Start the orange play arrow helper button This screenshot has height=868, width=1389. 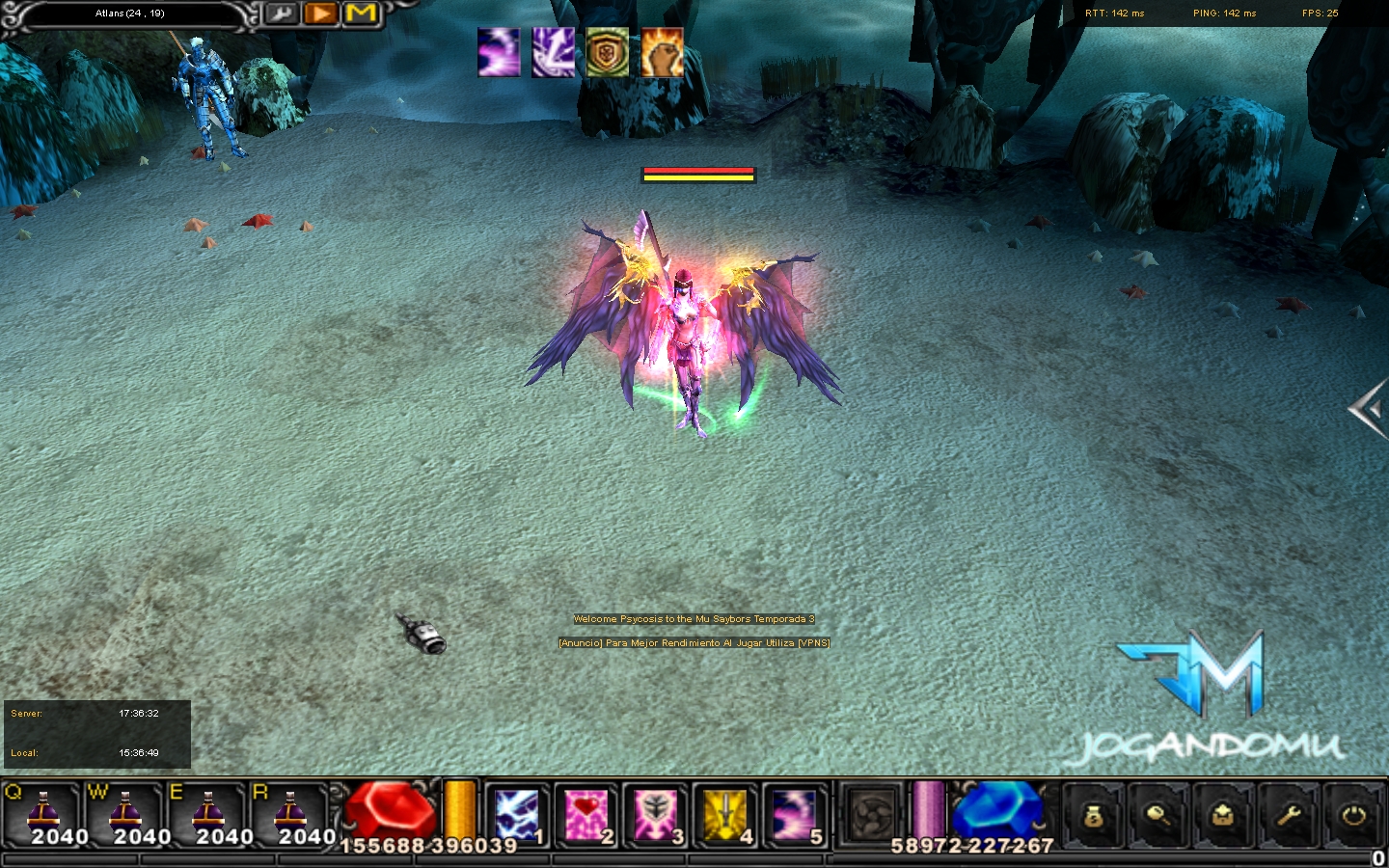click(320, 14)
